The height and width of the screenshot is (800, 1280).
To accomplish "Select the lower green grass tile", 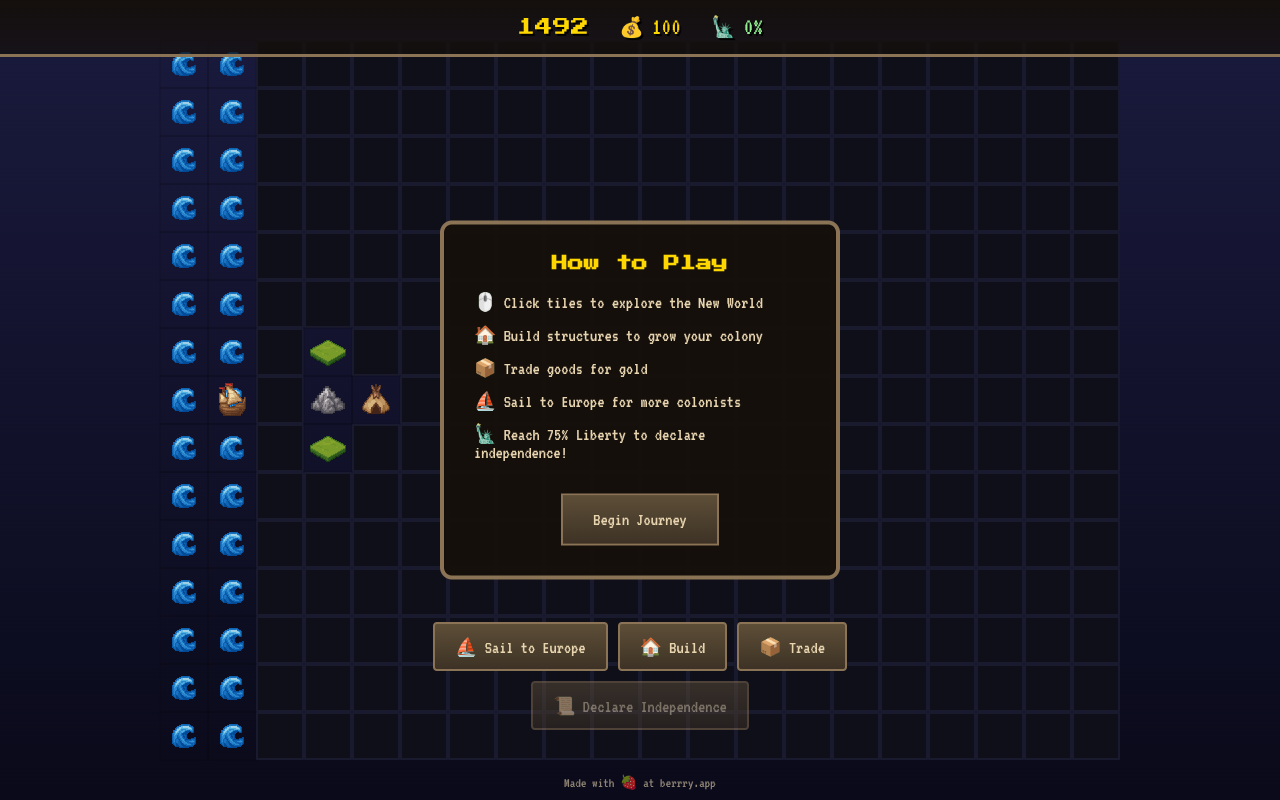I will coord(328,447).
